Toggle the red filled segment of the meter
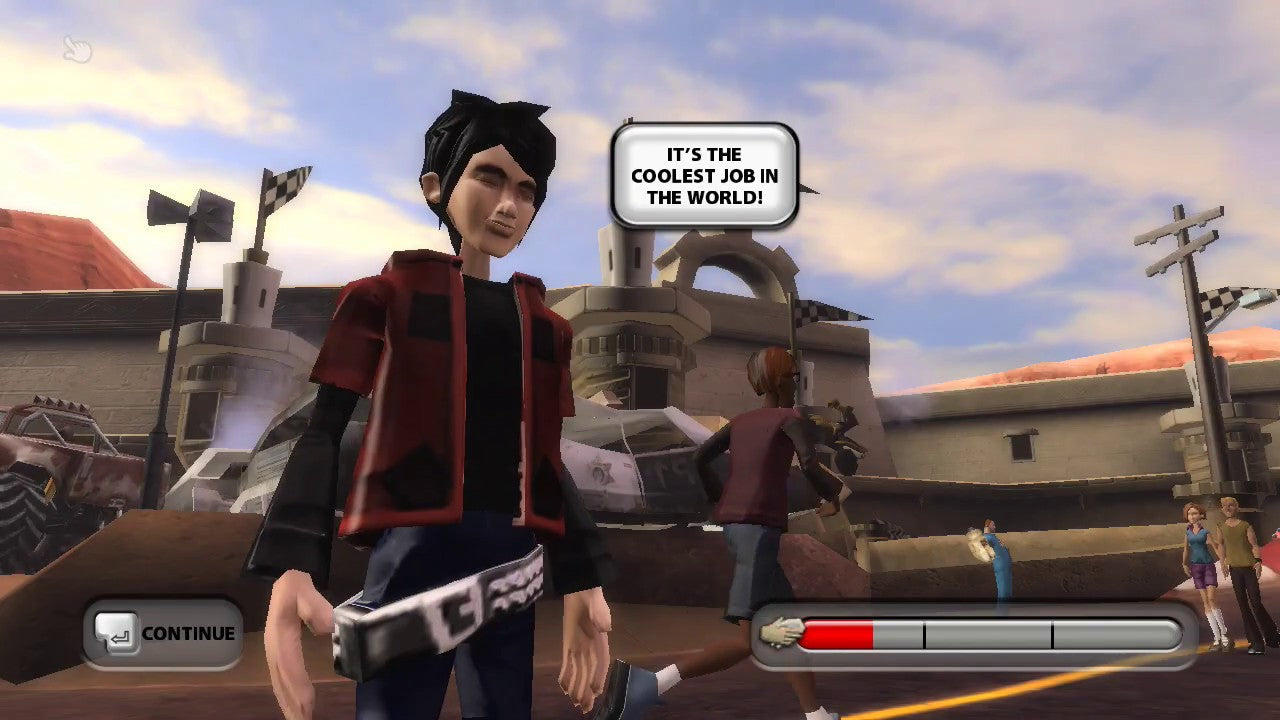 point(838,632)
